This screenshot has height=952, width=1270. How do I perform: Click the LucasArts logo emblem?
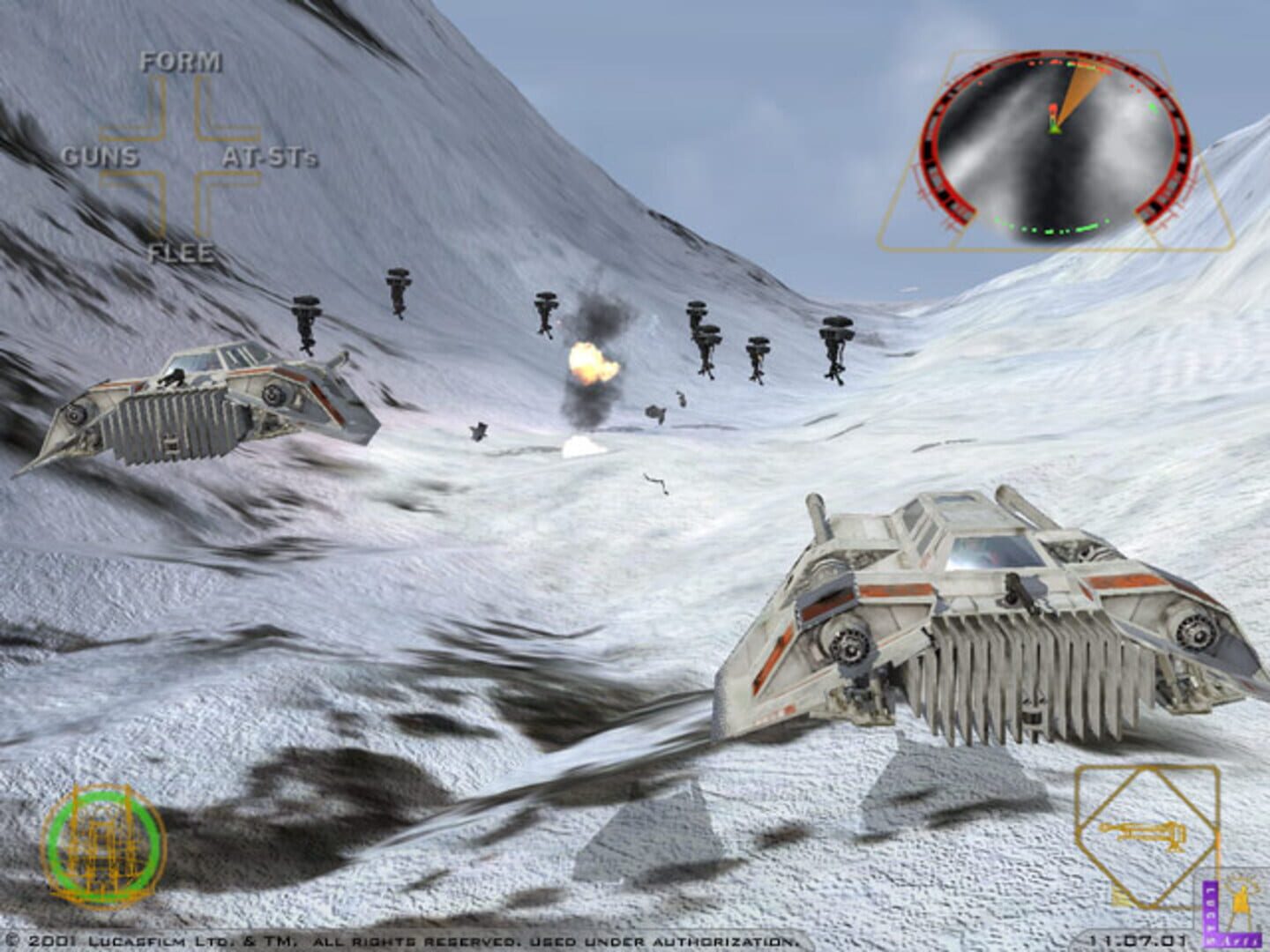[1224, 908]
